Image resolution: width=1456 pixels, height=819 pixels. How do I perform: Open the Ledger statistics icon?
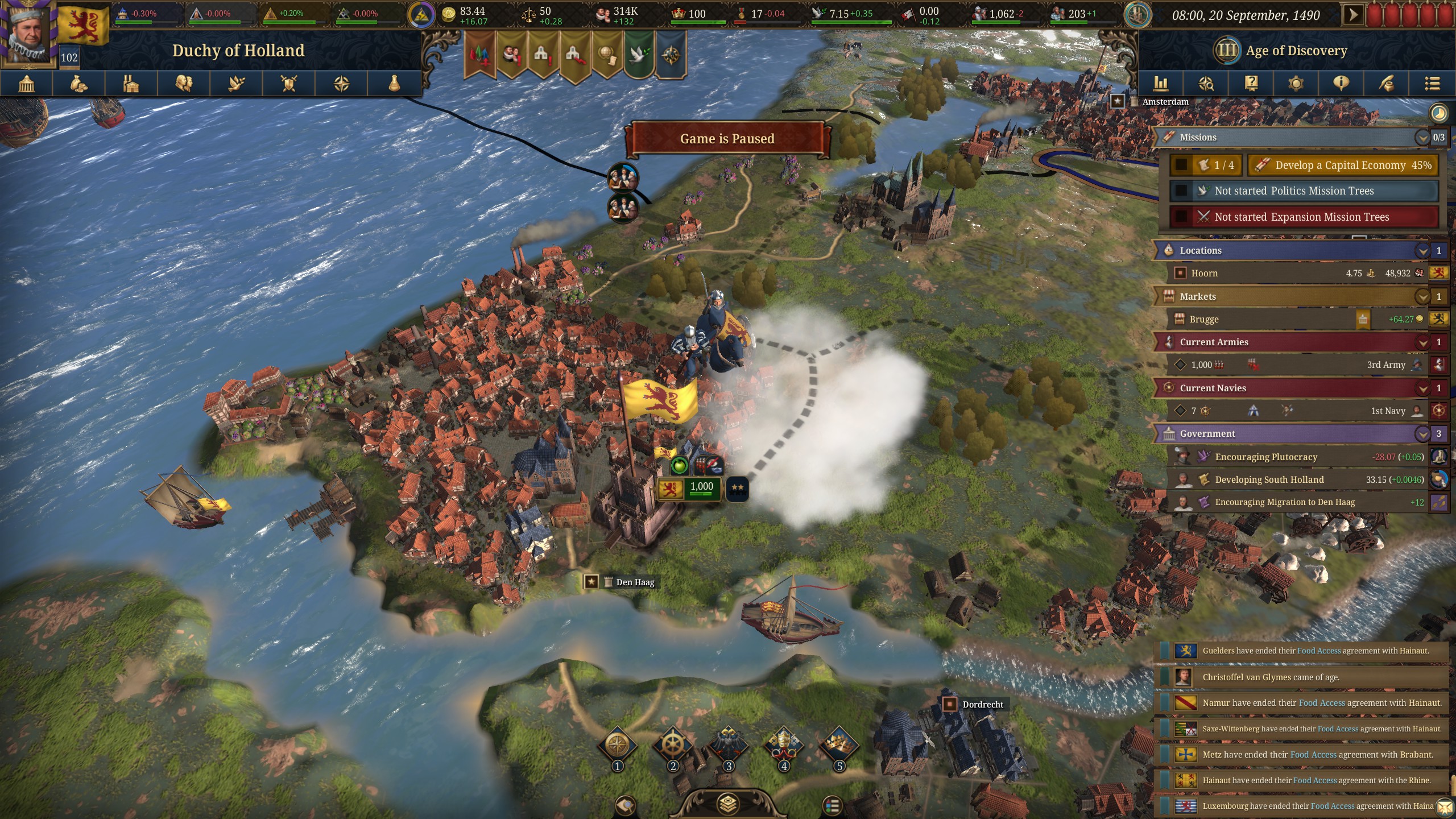point(1161,84)
